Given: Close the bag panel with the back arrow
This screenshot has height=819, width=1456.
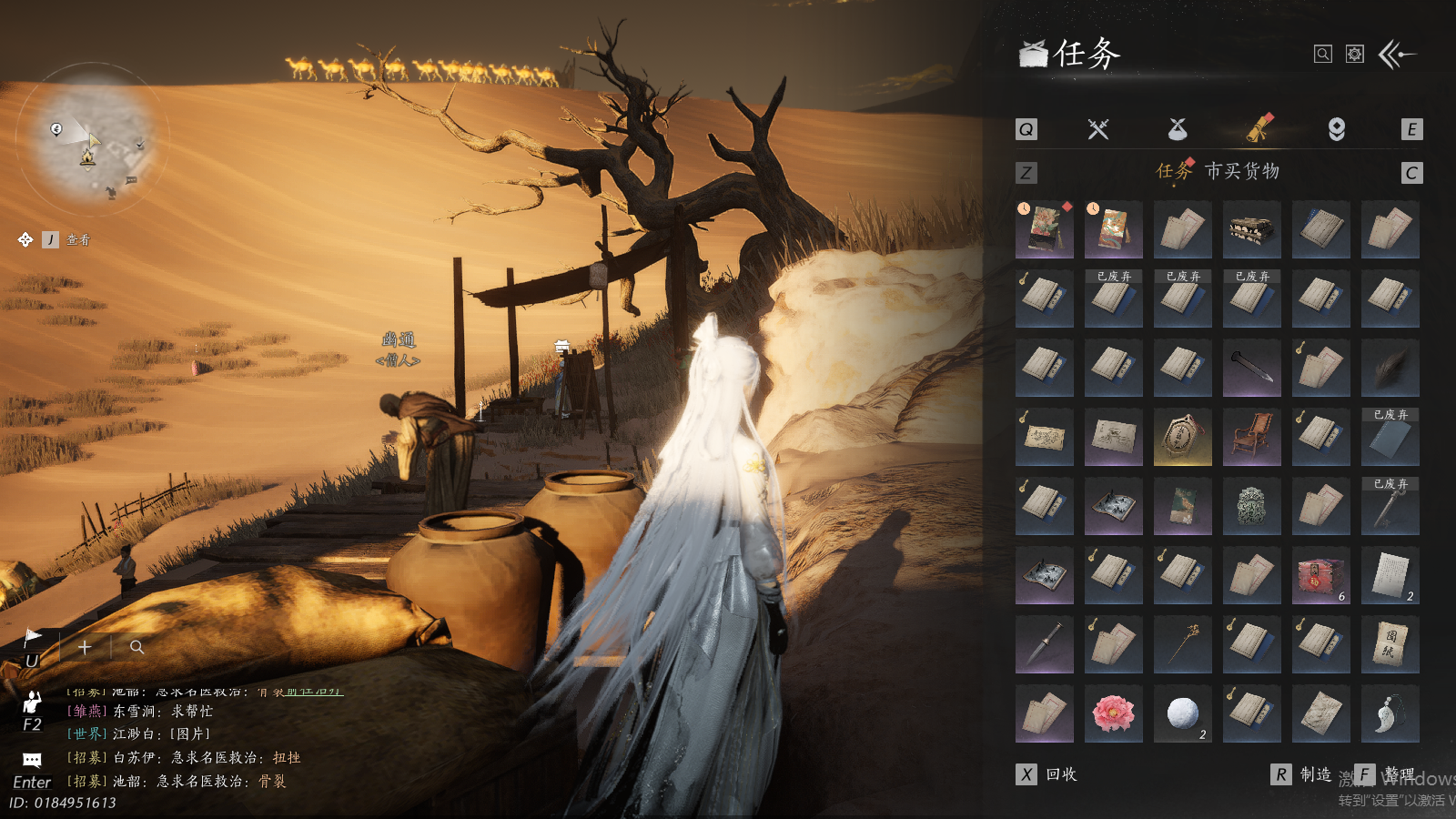Looking at the screenshot, I should (x=1398, y=55).
